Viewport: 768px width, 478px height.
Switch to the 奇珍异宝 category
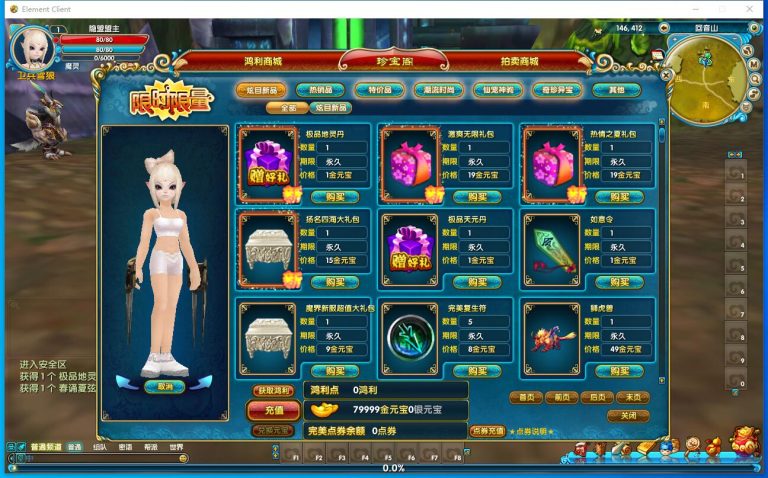click(557, 90)
